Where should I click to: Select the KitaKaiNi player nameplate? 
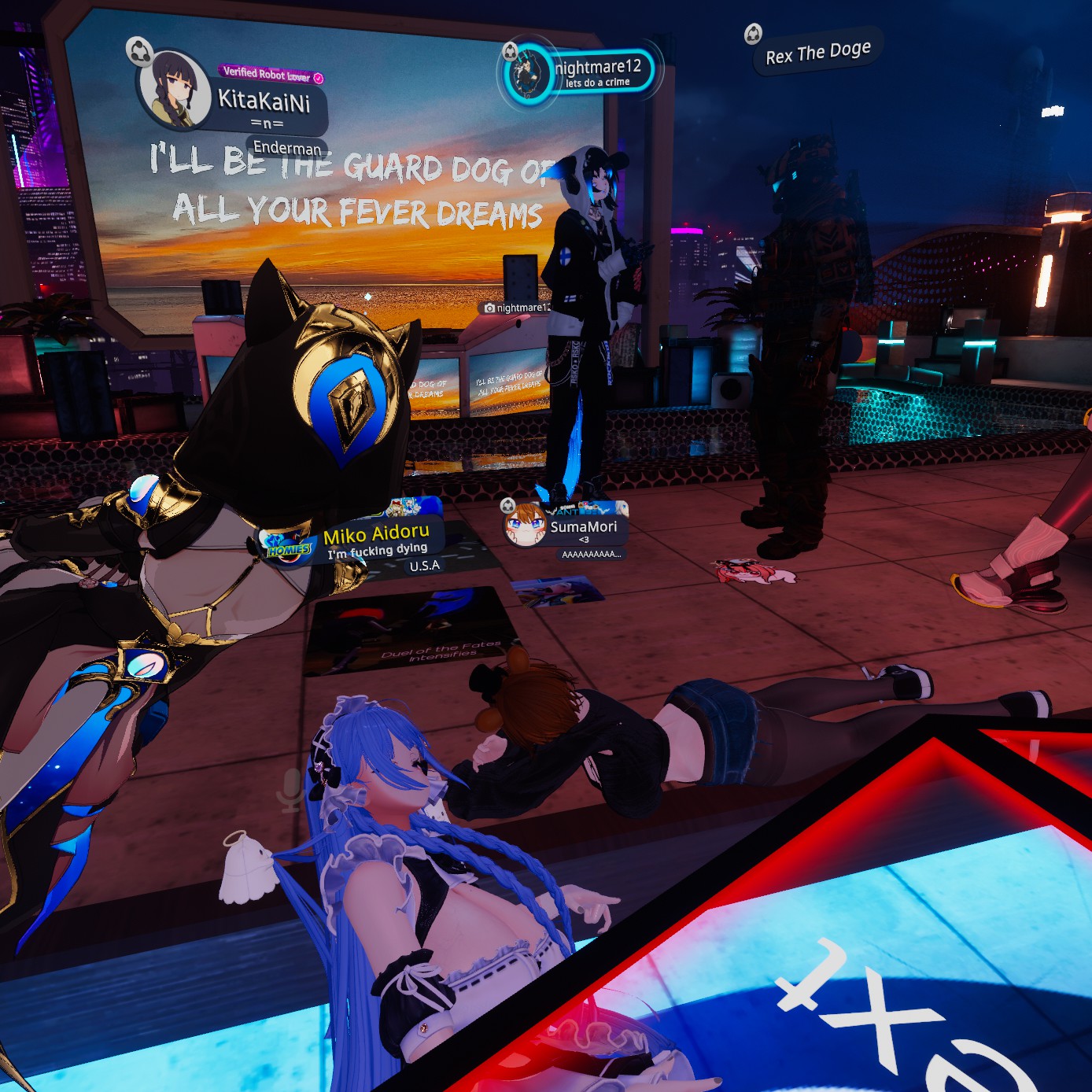pos(264,101)
